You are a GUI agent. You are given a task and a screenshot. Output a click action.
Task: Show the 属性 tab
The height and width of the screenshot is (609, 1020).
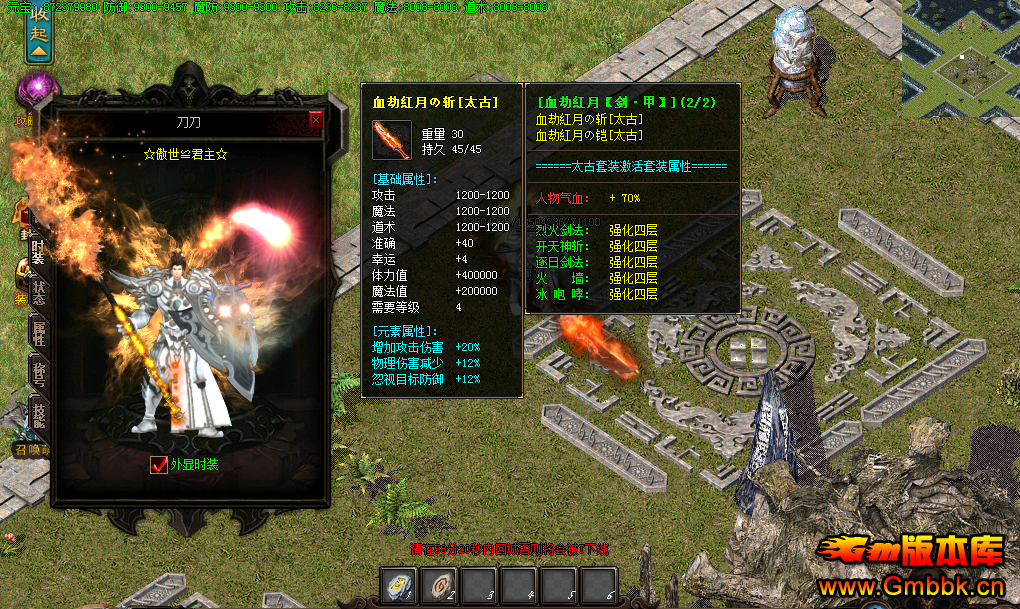tap(38, 335)
